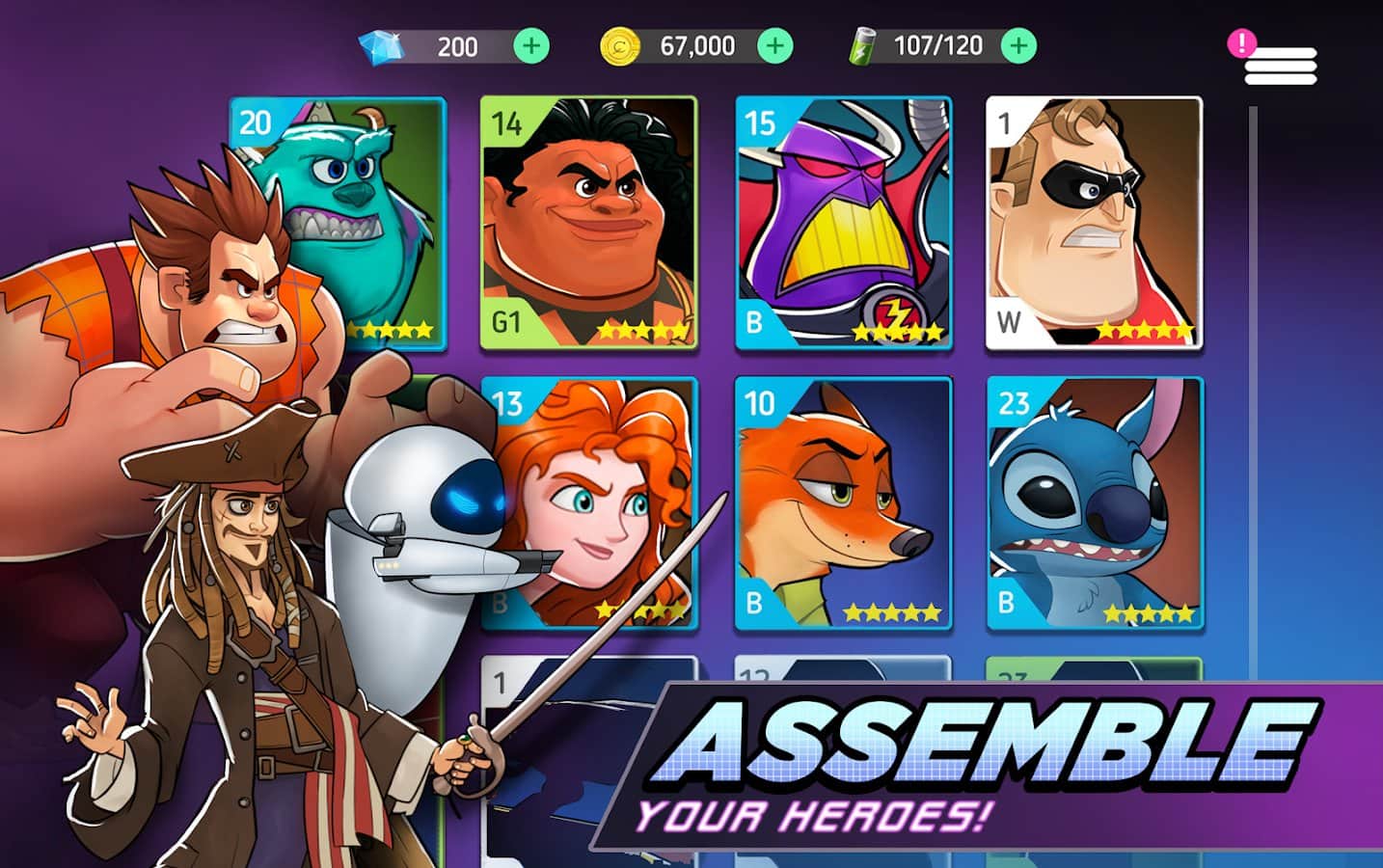Select the Stitch hero card
Image resolution: width=1383 pixels, height=868 pixels.
point(1096,503)
